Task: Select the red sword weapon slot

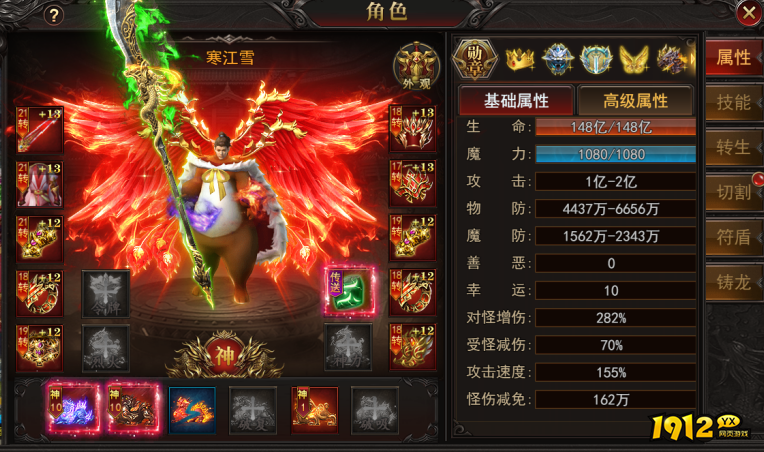Action: tap(40, 129)
